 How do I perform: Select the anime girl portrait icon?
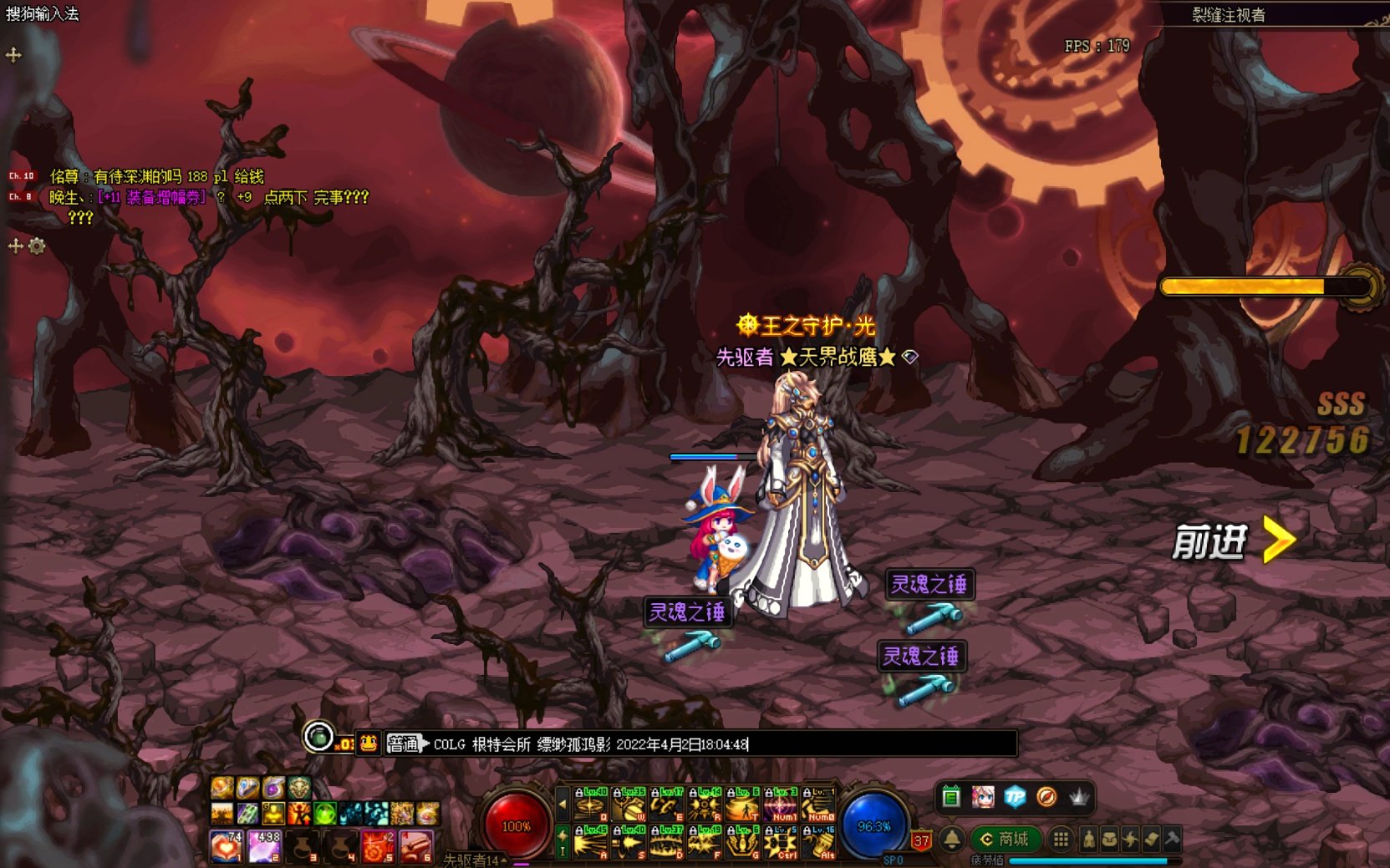point(983,797)
